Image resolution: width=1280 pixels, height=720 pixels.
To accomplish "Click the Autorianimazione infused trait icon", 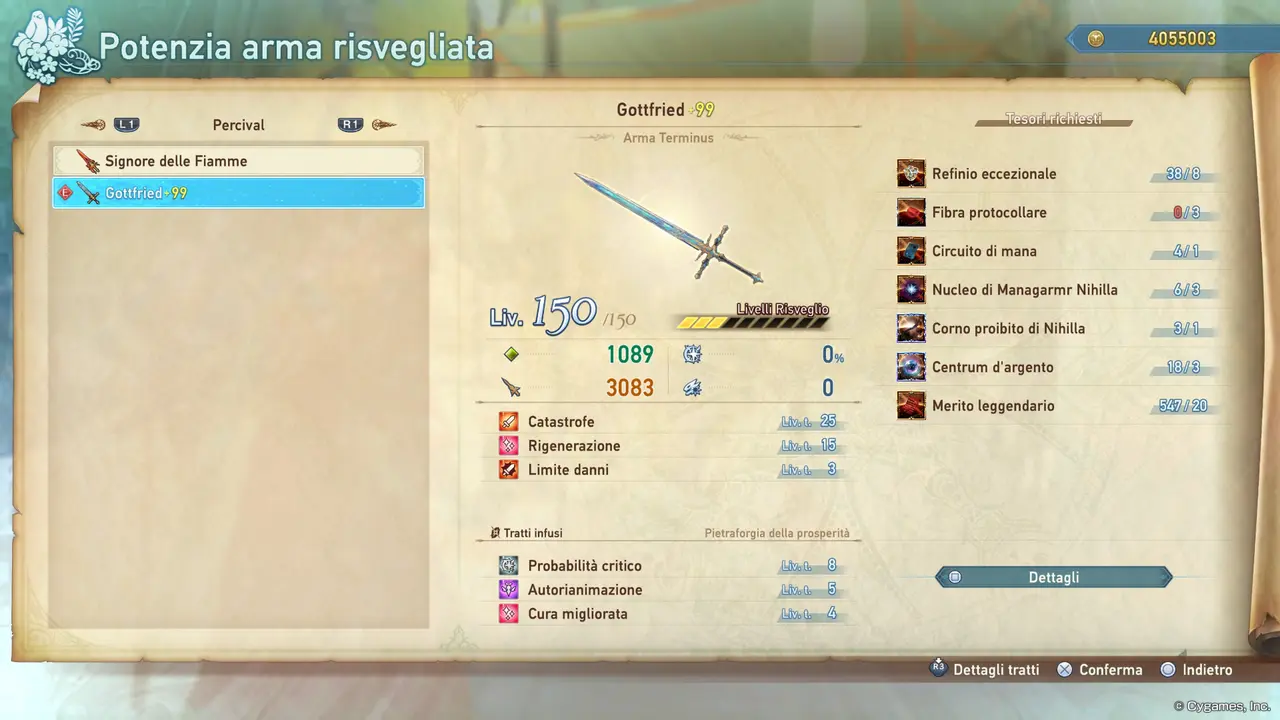I will point(508,589).
